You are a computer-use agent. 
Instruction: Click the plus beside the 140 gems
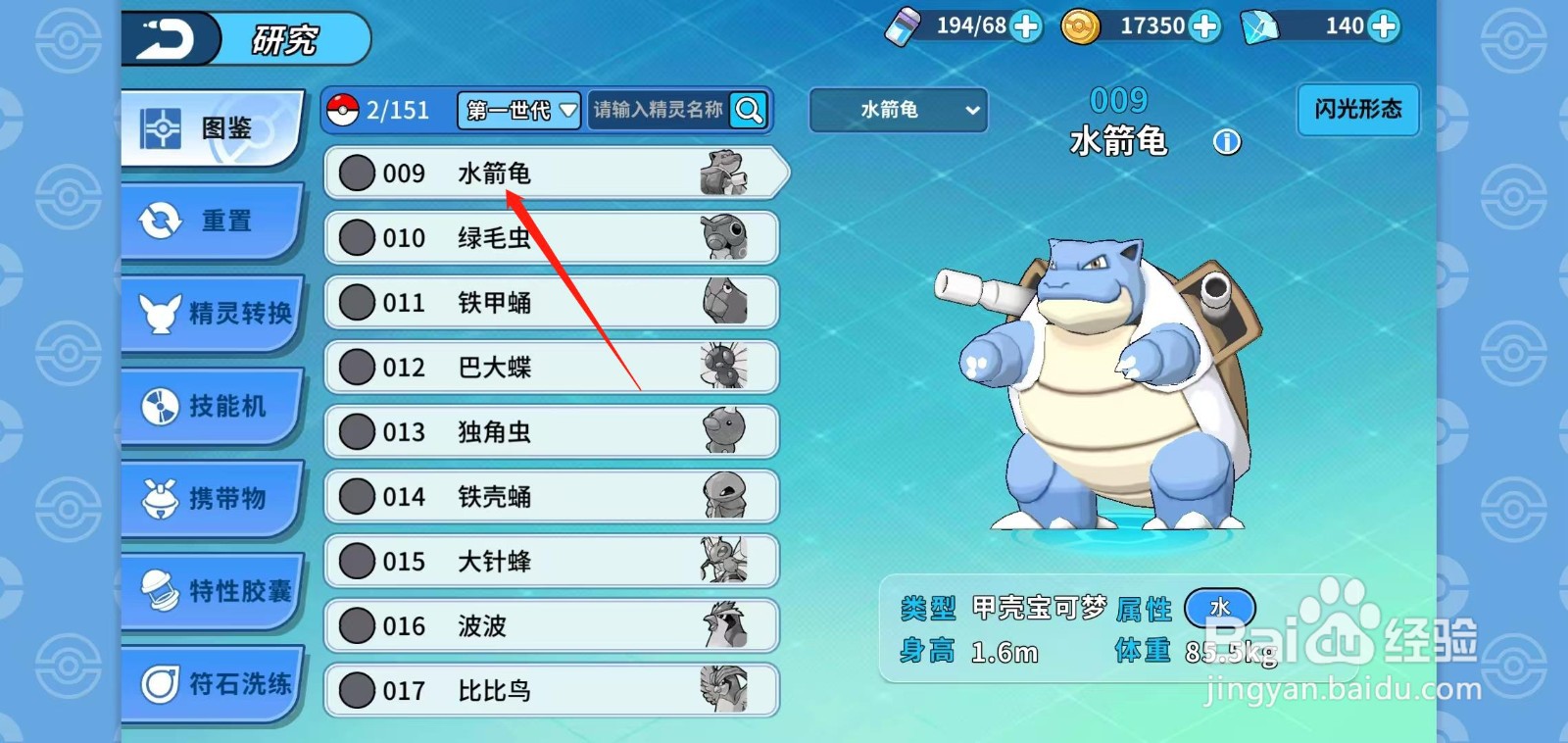point(1382,27)
